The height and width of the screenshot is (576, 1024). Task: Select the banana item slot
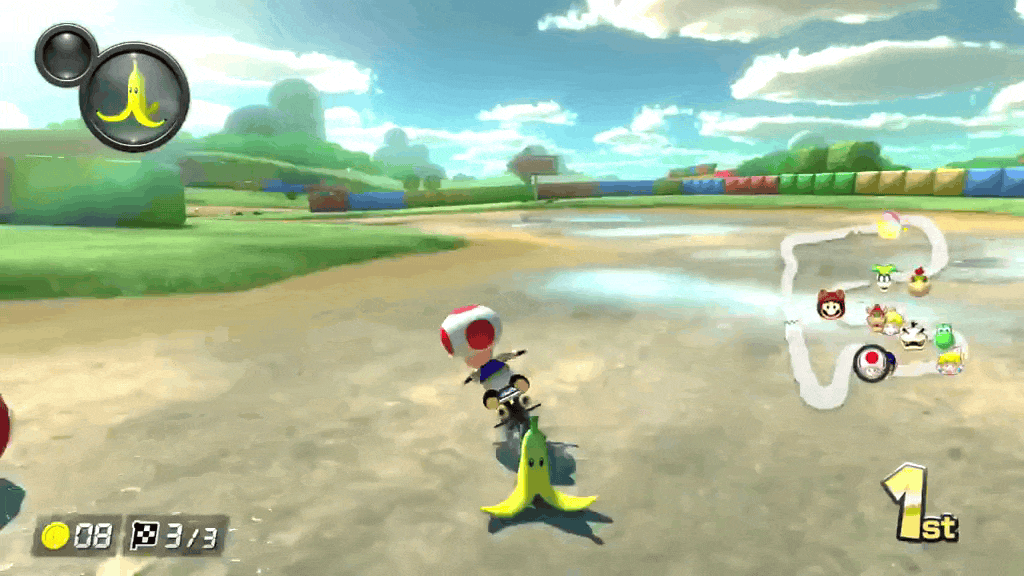point(134,96)
